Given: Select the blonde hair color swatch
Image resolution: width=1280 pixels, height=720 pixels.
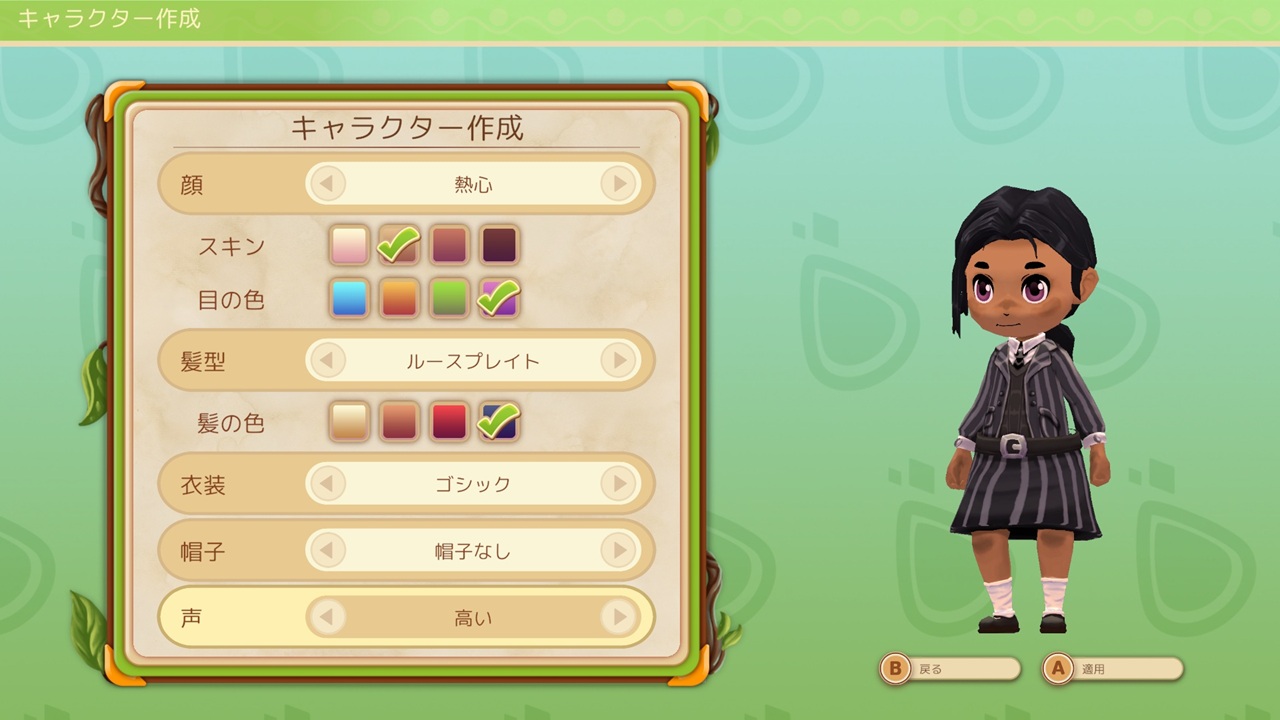Looking at the screenshot, I should click(x=350, y=422).
